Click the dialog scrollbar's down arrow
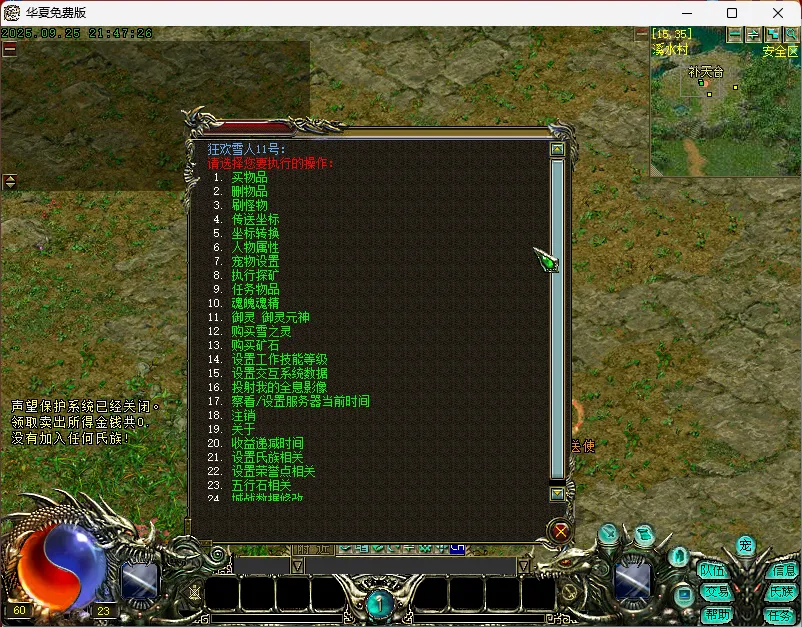This screenshot has height=627, width=802. [557, 493]
